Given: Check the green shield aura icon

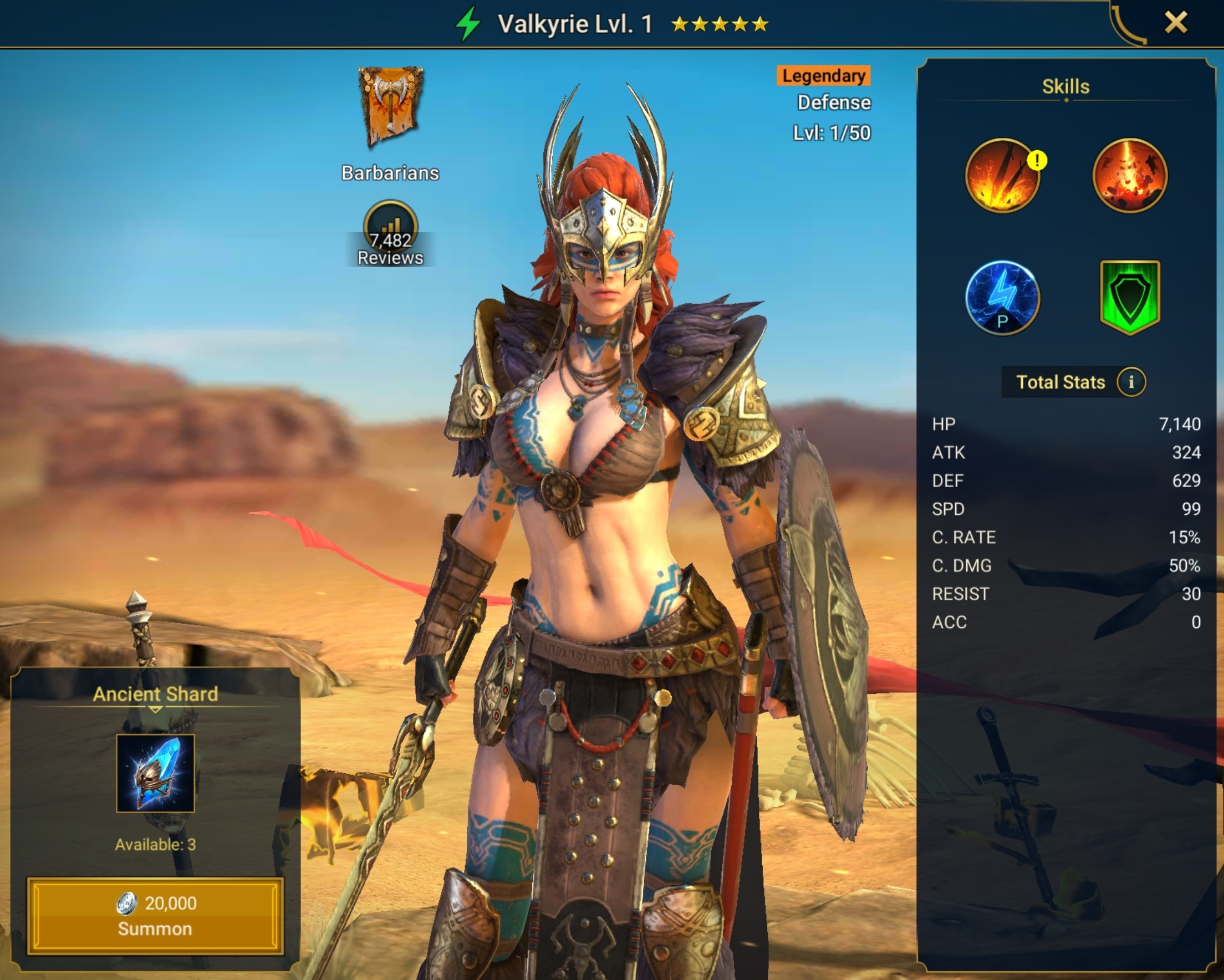Looking at the screenshot, I should click(x=1129, y=297).
